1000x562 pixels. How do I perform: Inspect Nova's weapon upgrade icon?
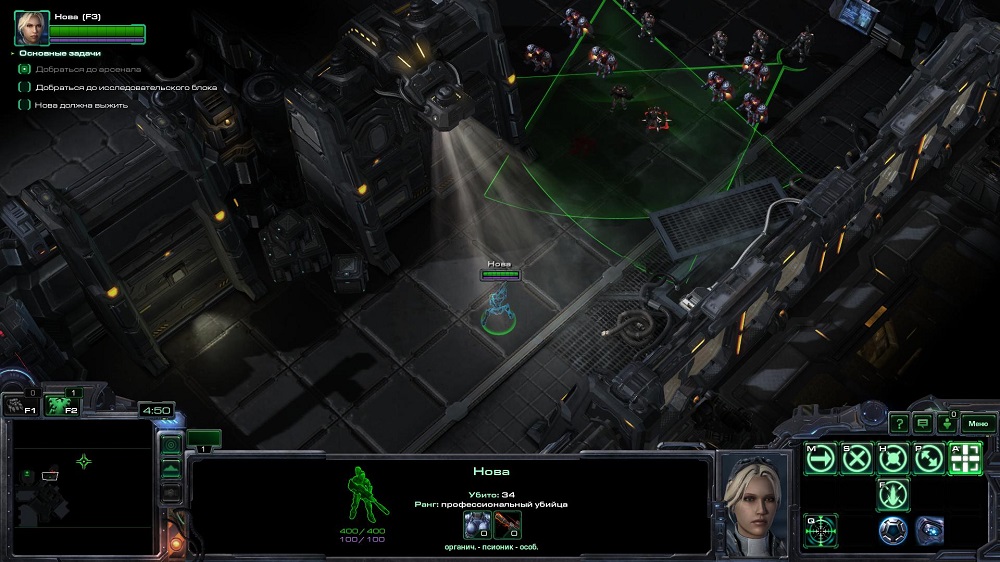click(x=506, y=525)
